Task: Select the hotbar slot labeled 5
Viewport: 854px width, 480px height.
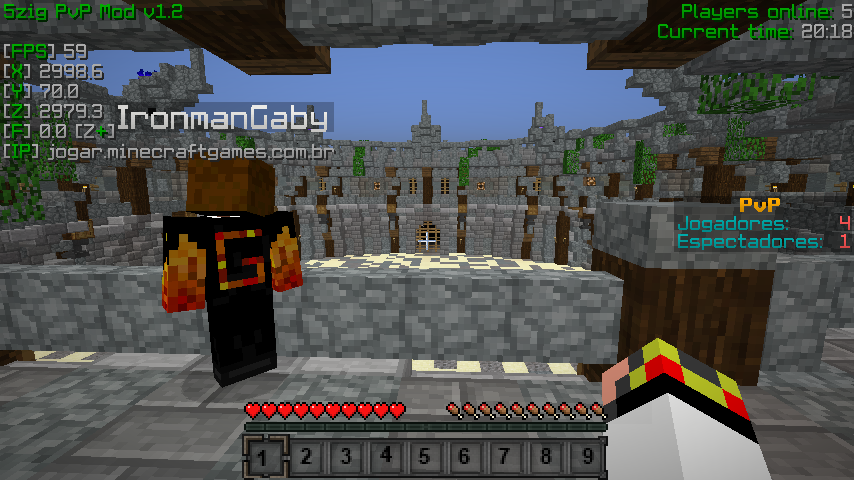Action: pos(425,458)
